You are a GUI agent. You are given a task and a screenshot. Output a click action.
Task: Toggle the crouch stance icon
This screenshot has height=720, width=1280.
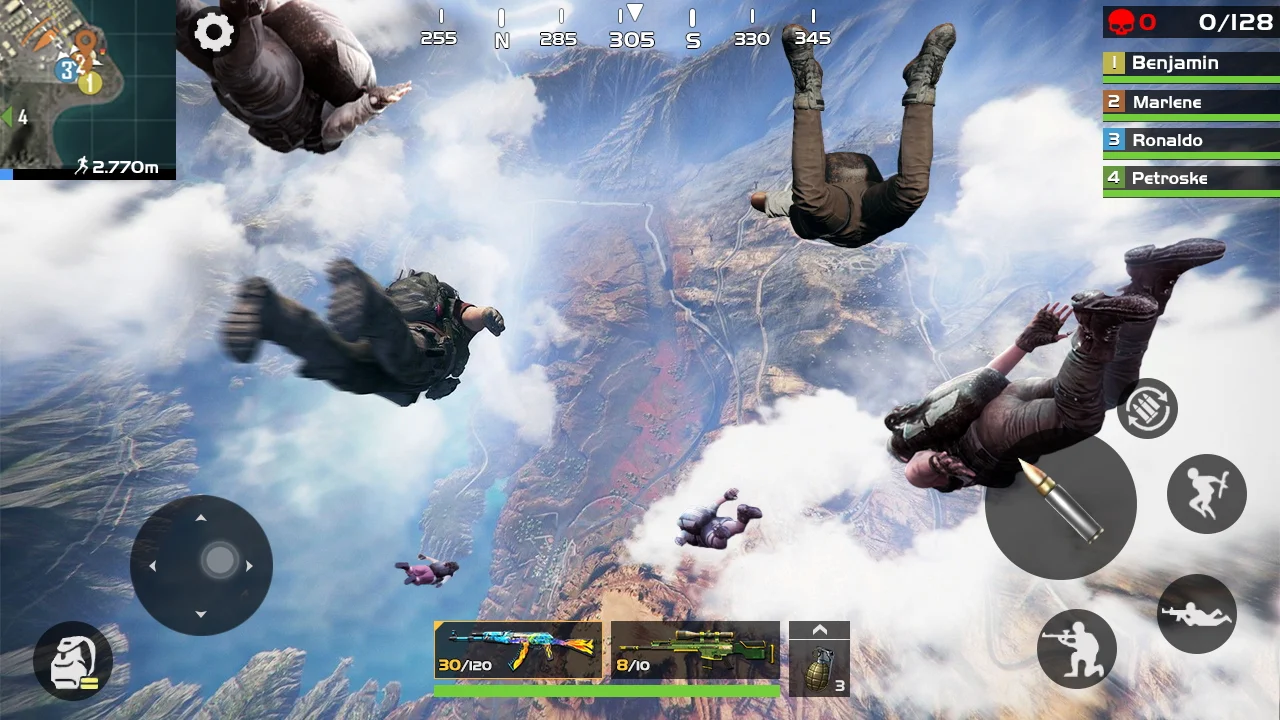[x=1077, y=649]
